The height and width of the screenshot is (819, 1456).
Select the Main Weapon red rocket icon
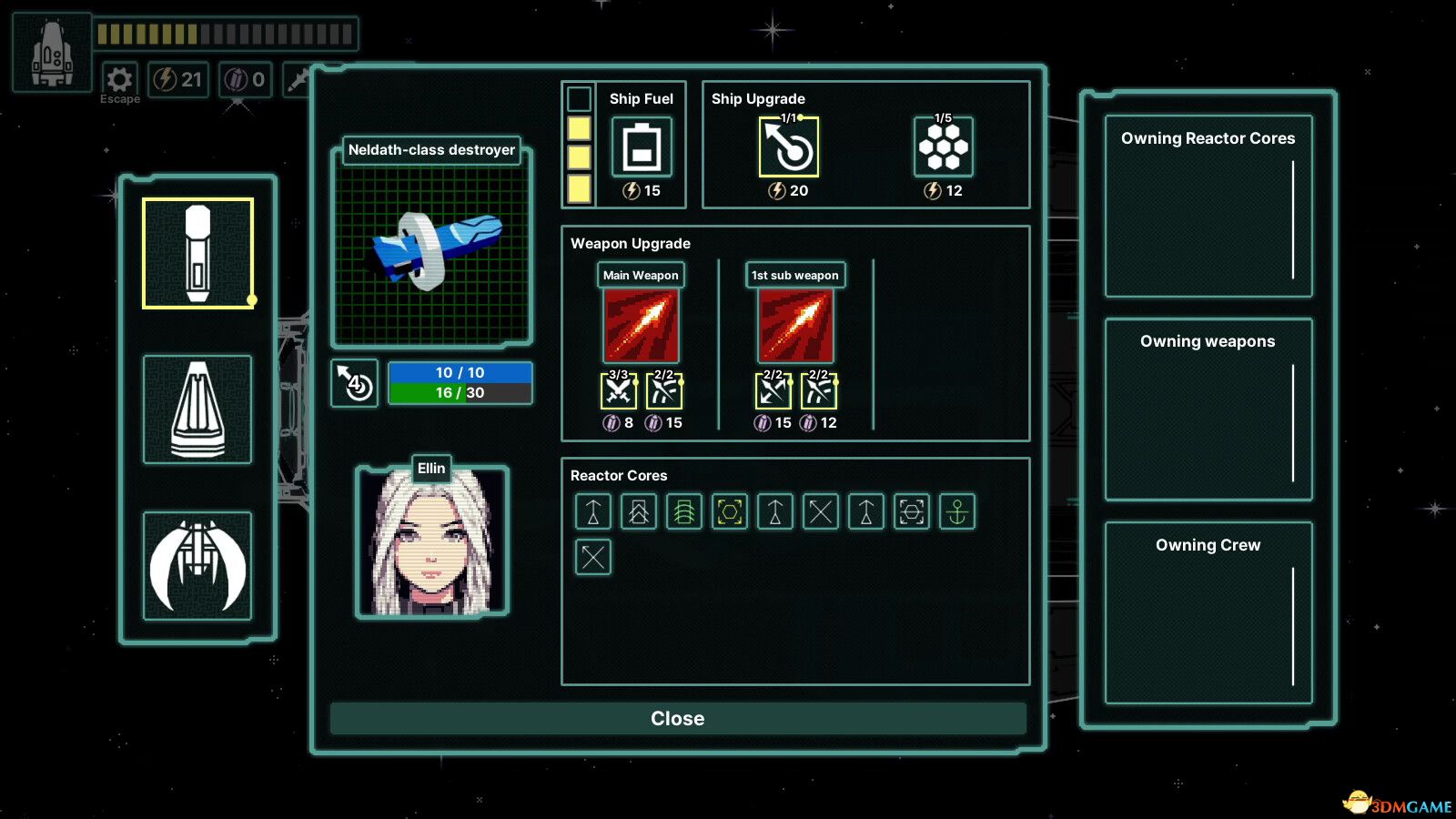641,326
